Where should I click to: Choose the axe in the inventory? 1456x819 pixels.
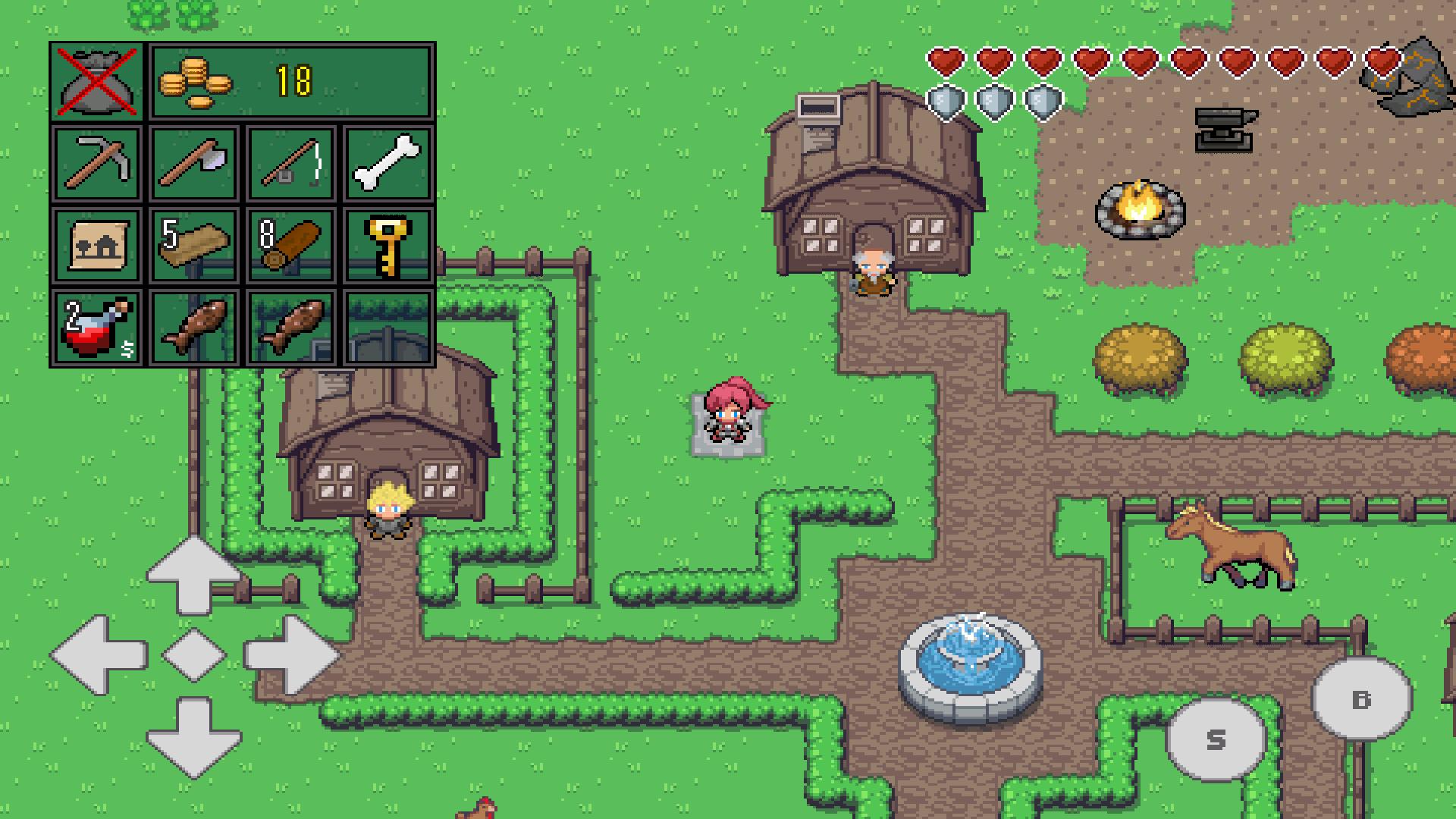(x=194, y=163)
